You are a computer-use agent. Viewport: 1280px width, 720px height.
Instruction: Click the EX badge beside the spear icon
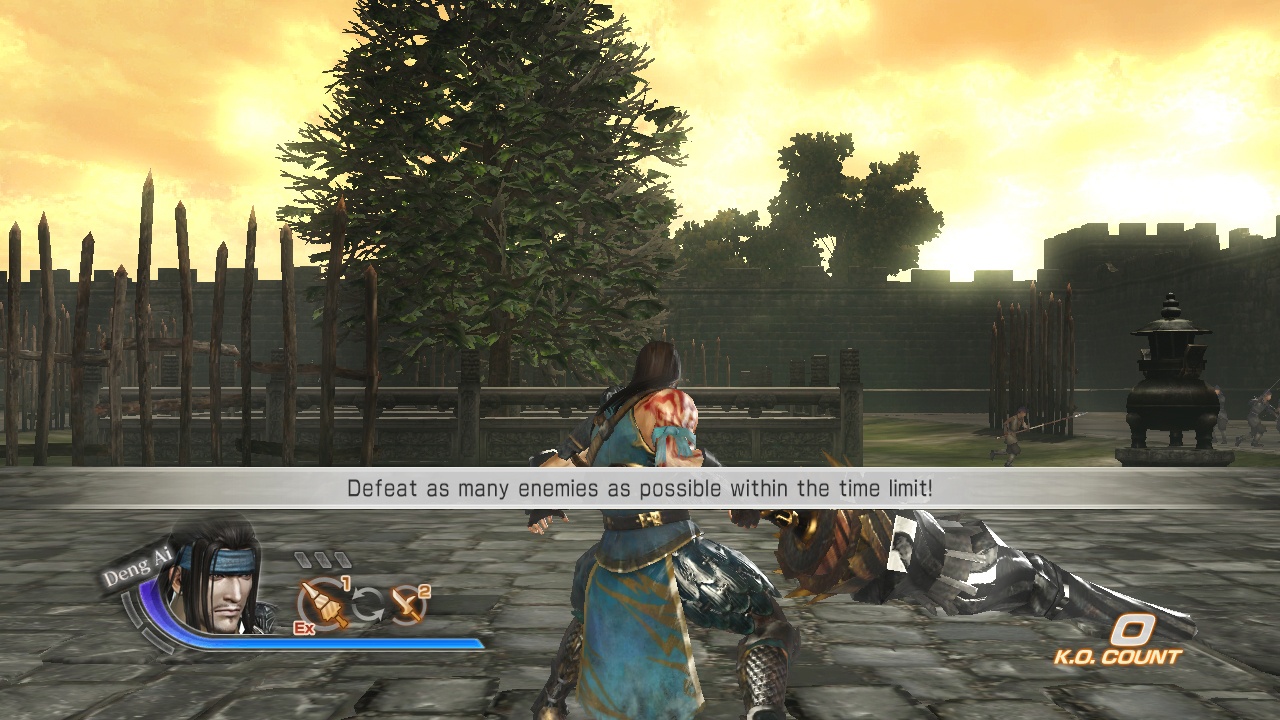click(303, 627)
